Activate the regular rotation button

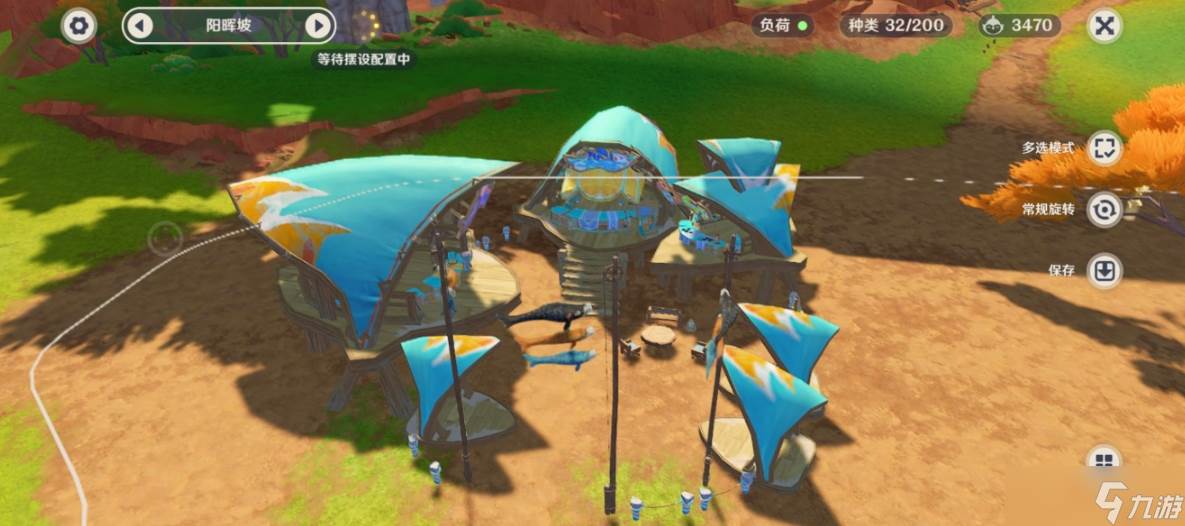tap(1104, 210)
